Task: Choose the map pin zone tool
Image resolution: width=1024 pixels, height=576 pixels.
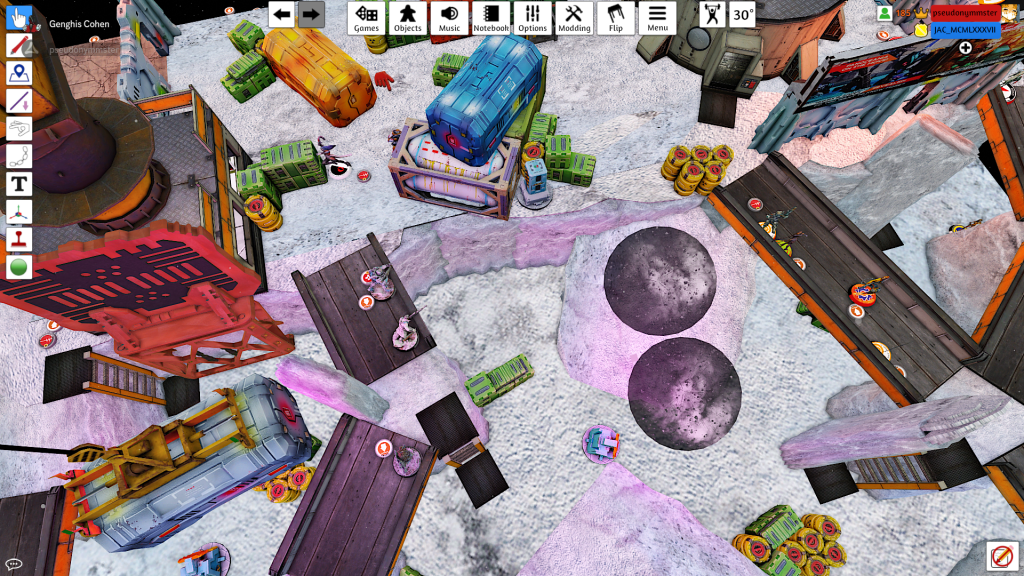Action: 19,73
